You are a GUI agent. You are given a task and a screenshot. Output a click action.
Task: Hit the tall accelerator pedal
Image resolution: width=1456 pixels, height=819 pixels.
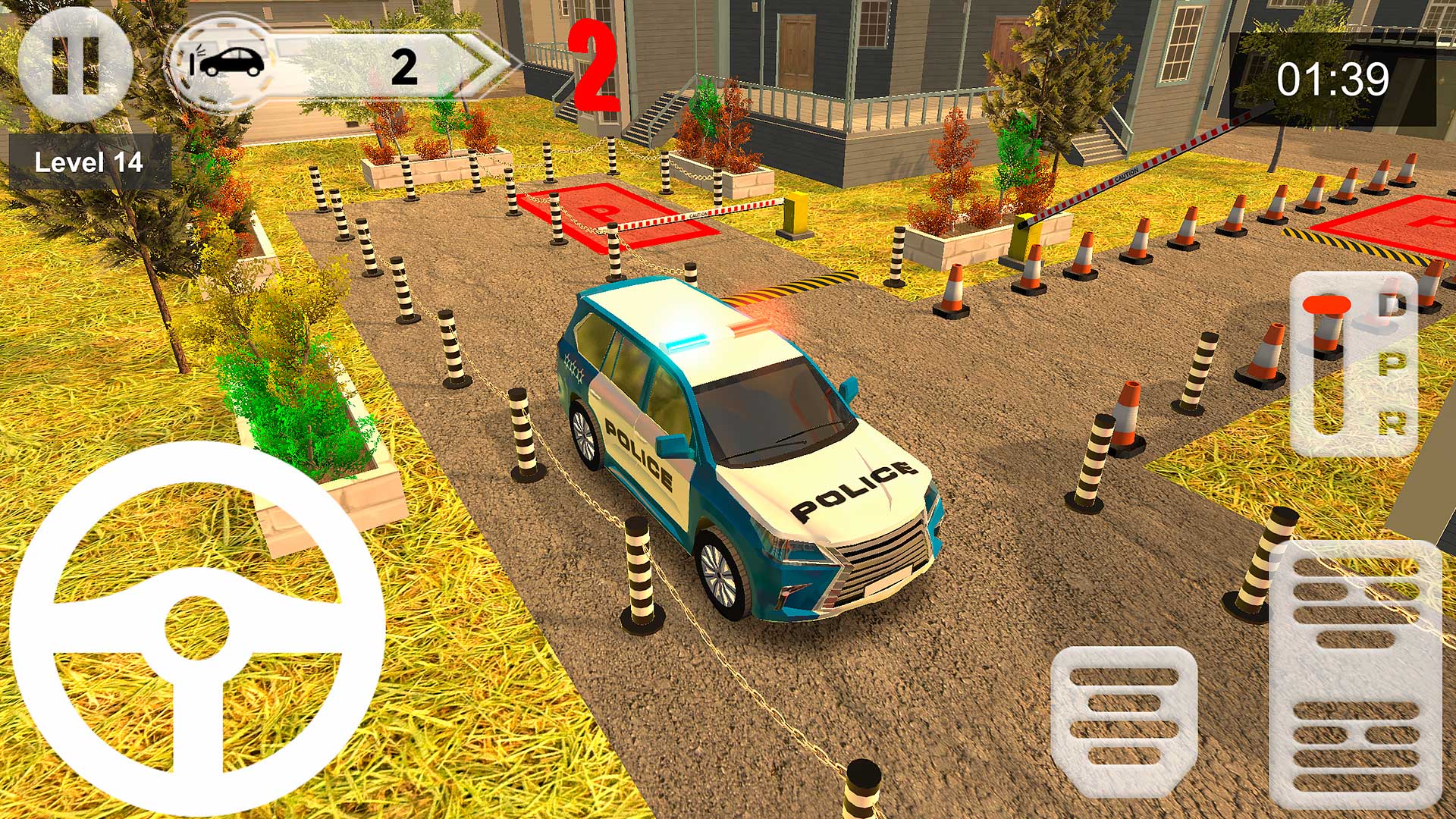1356,675
